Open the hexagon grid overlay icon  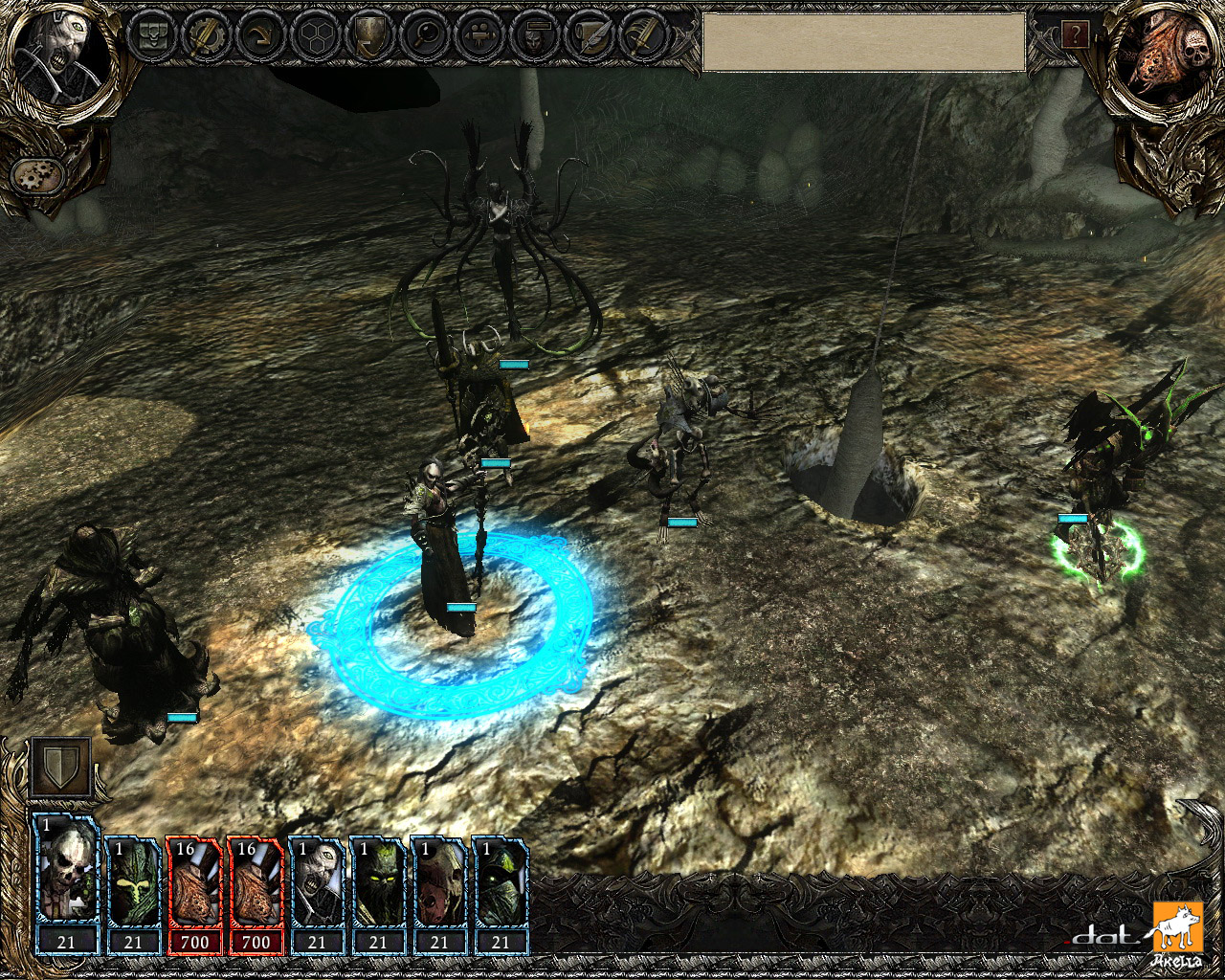click(x=317, y=38)
